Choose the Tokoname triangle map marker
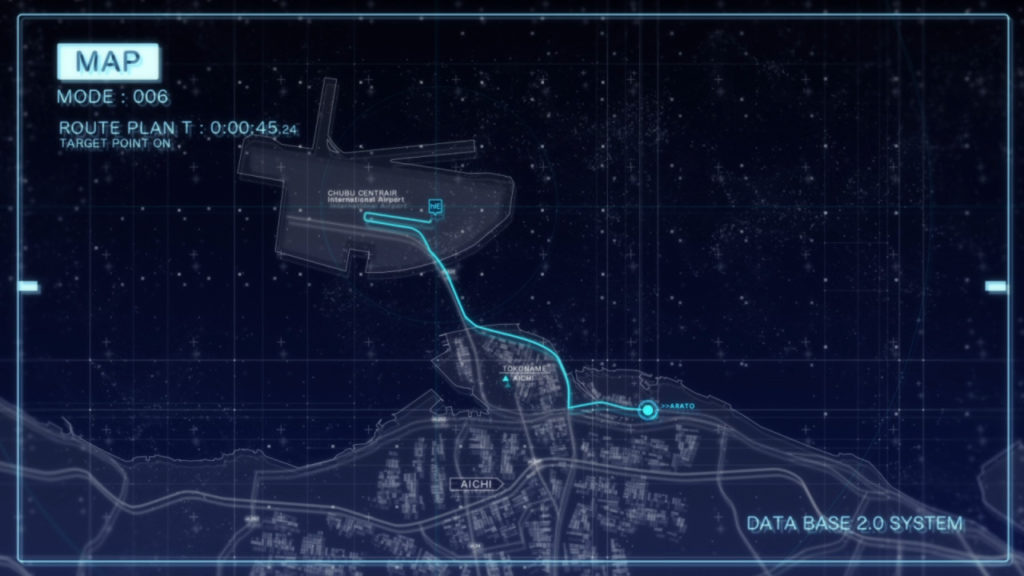1024x576 pixels. [x=506, y=379]
